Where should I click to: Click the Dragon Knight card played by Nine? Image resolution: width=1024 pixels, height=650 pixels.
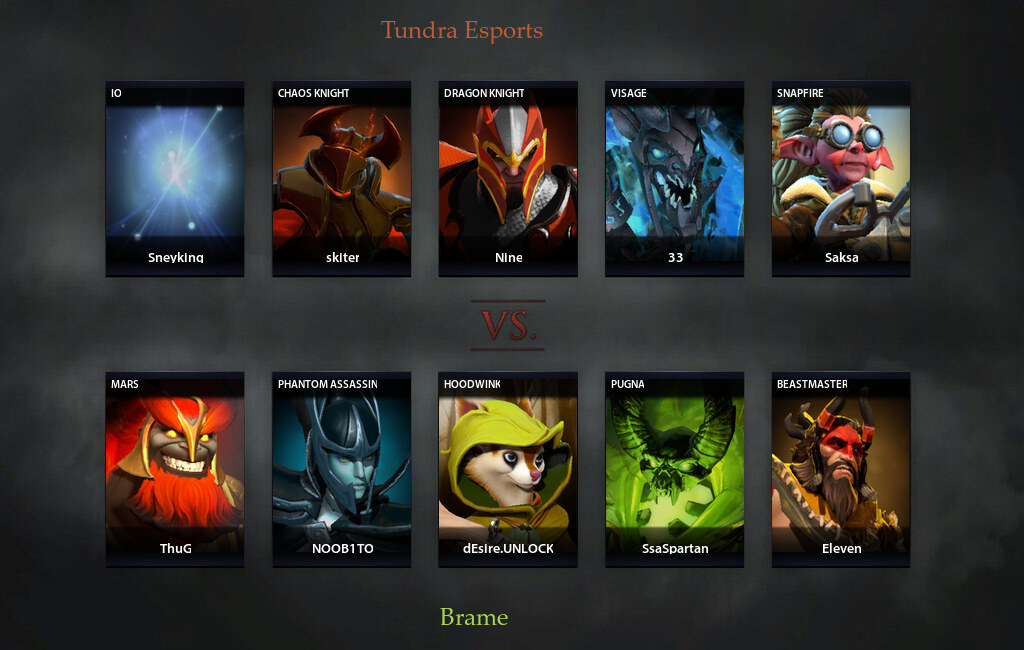[x=508, y=178]
